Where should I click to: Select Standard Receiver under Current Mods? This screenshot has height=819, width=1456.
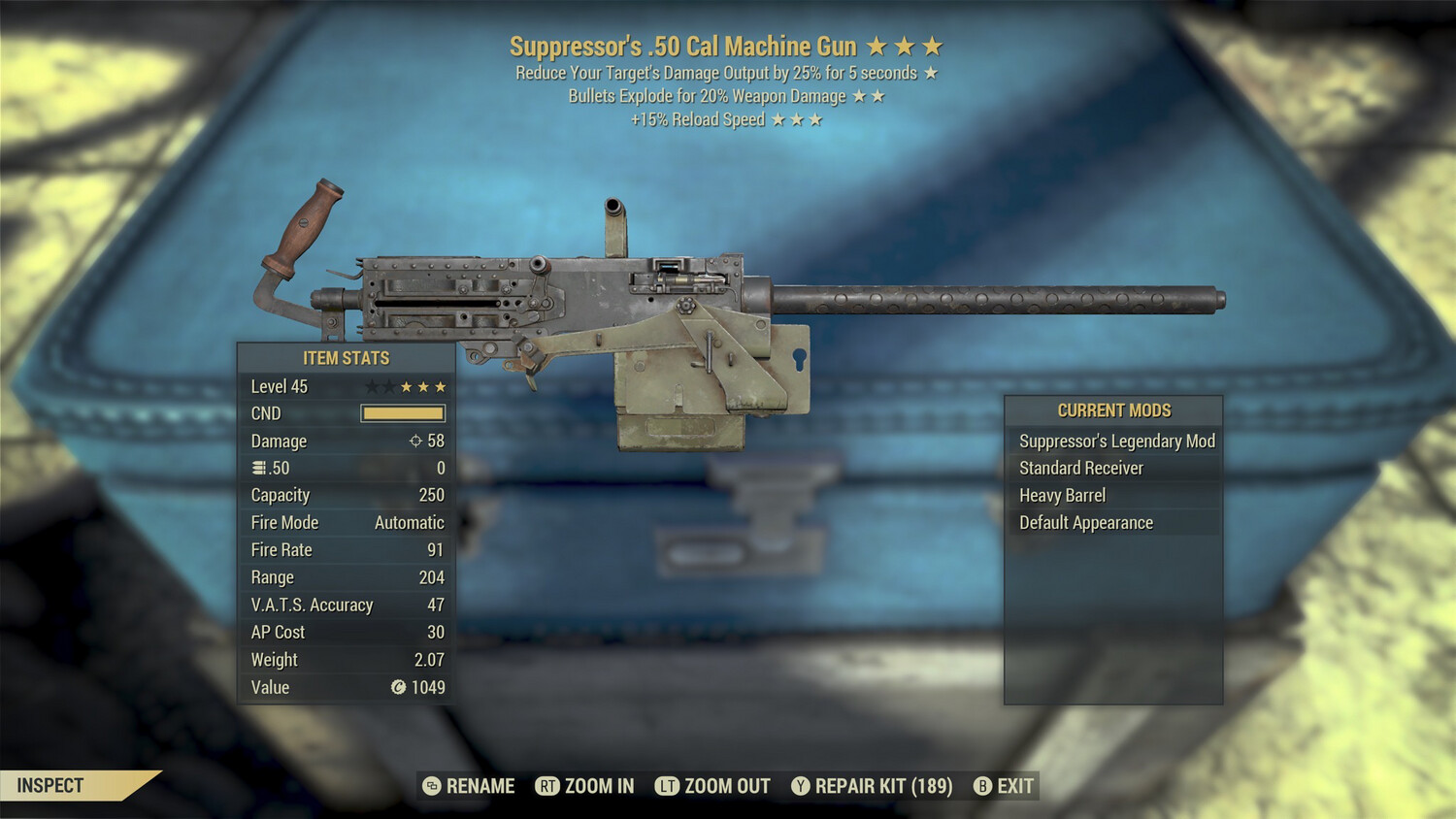[x=1080, y=468]
